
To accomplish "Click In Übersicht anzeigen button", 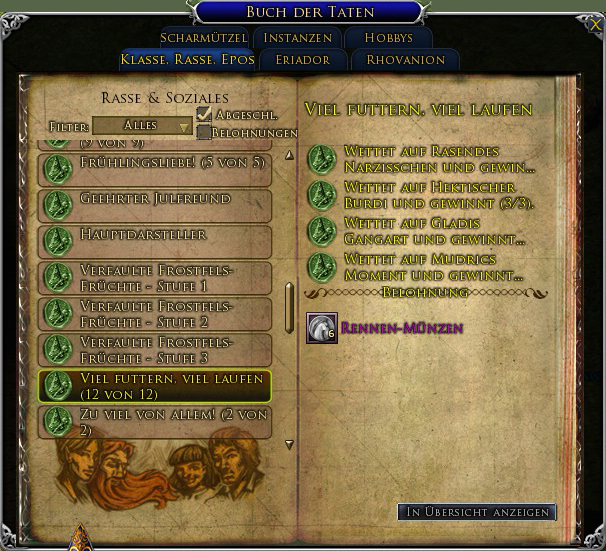I will point(476,512).
